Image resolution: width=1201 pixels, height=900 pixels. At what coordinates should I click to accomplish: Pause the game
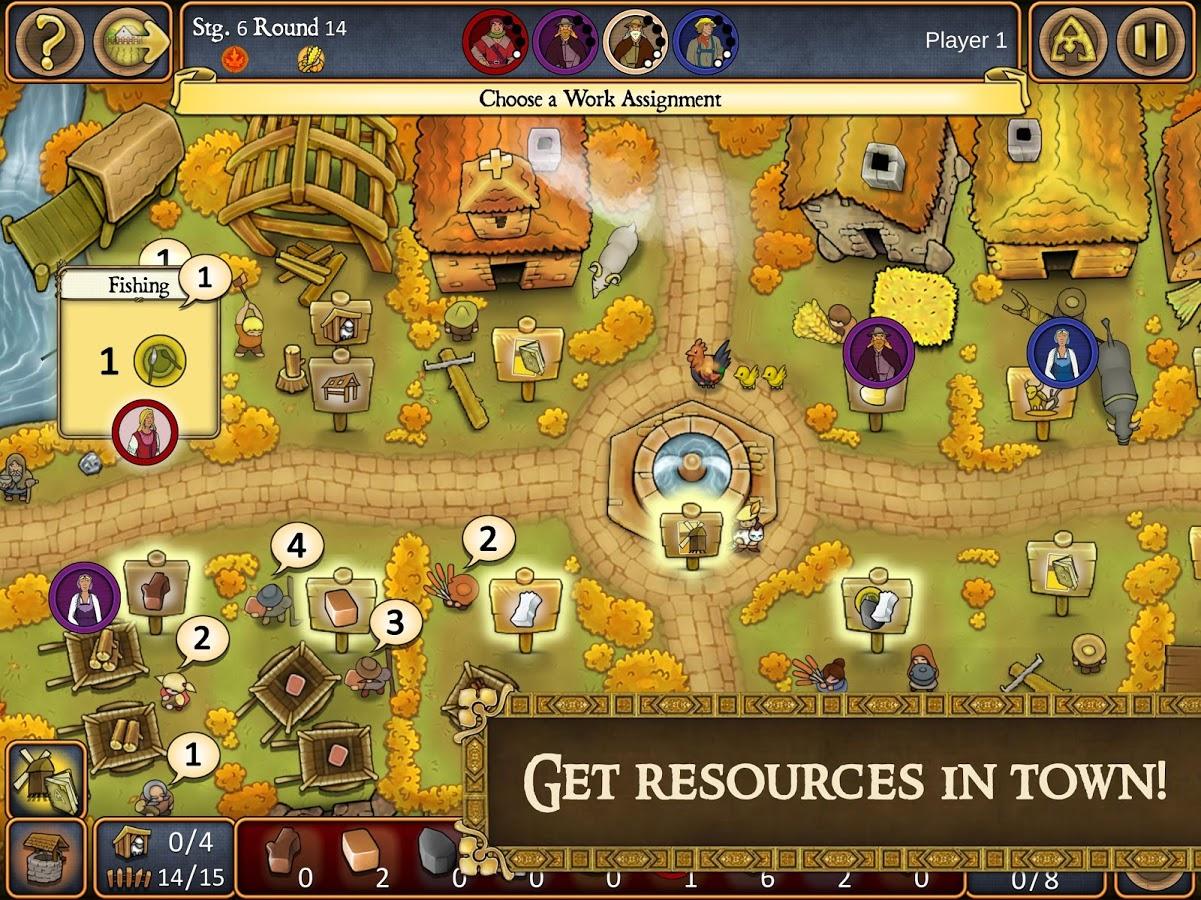(x=1144, y=41)
